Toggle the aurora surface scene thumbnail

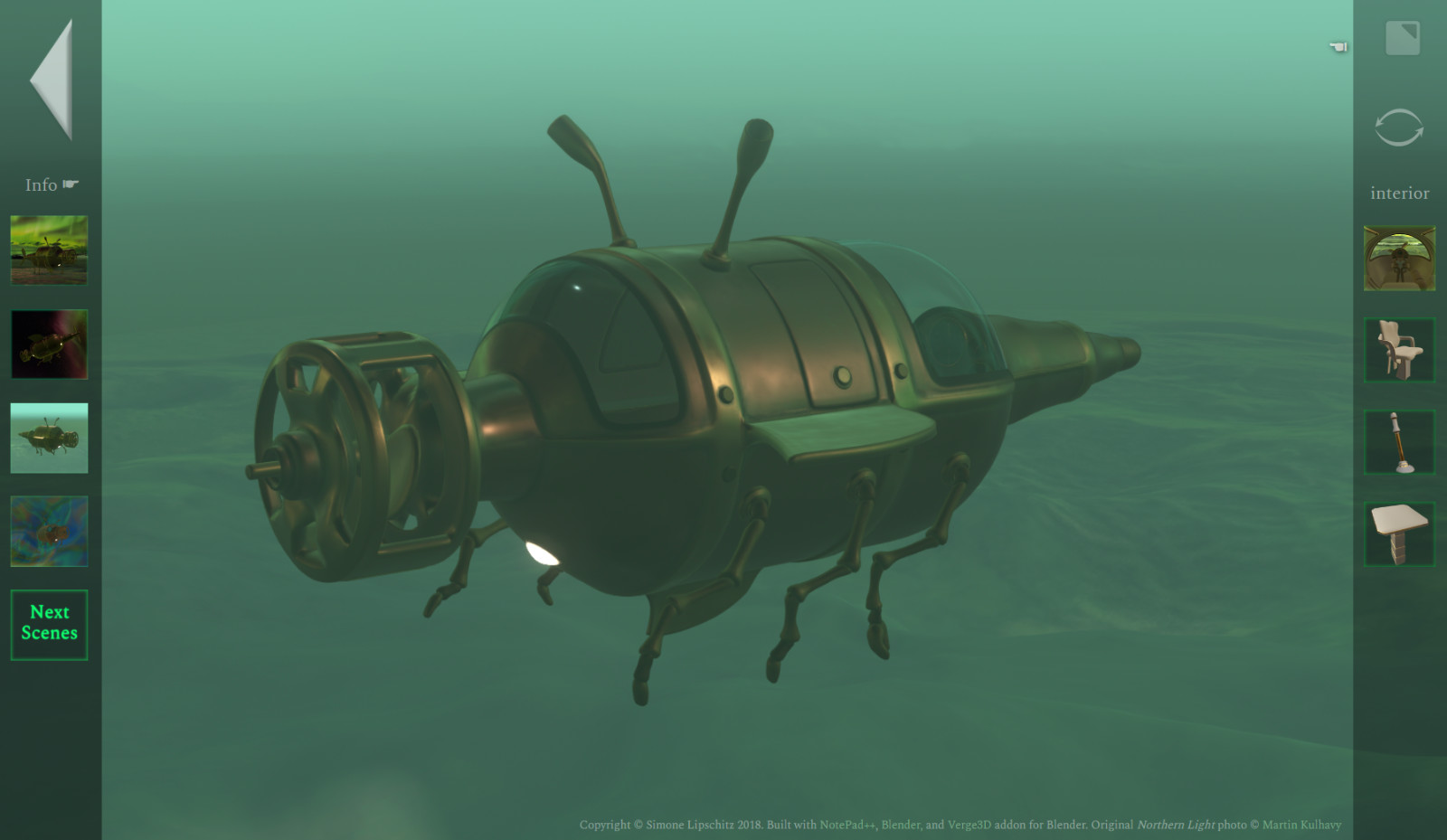pos(49,252)
